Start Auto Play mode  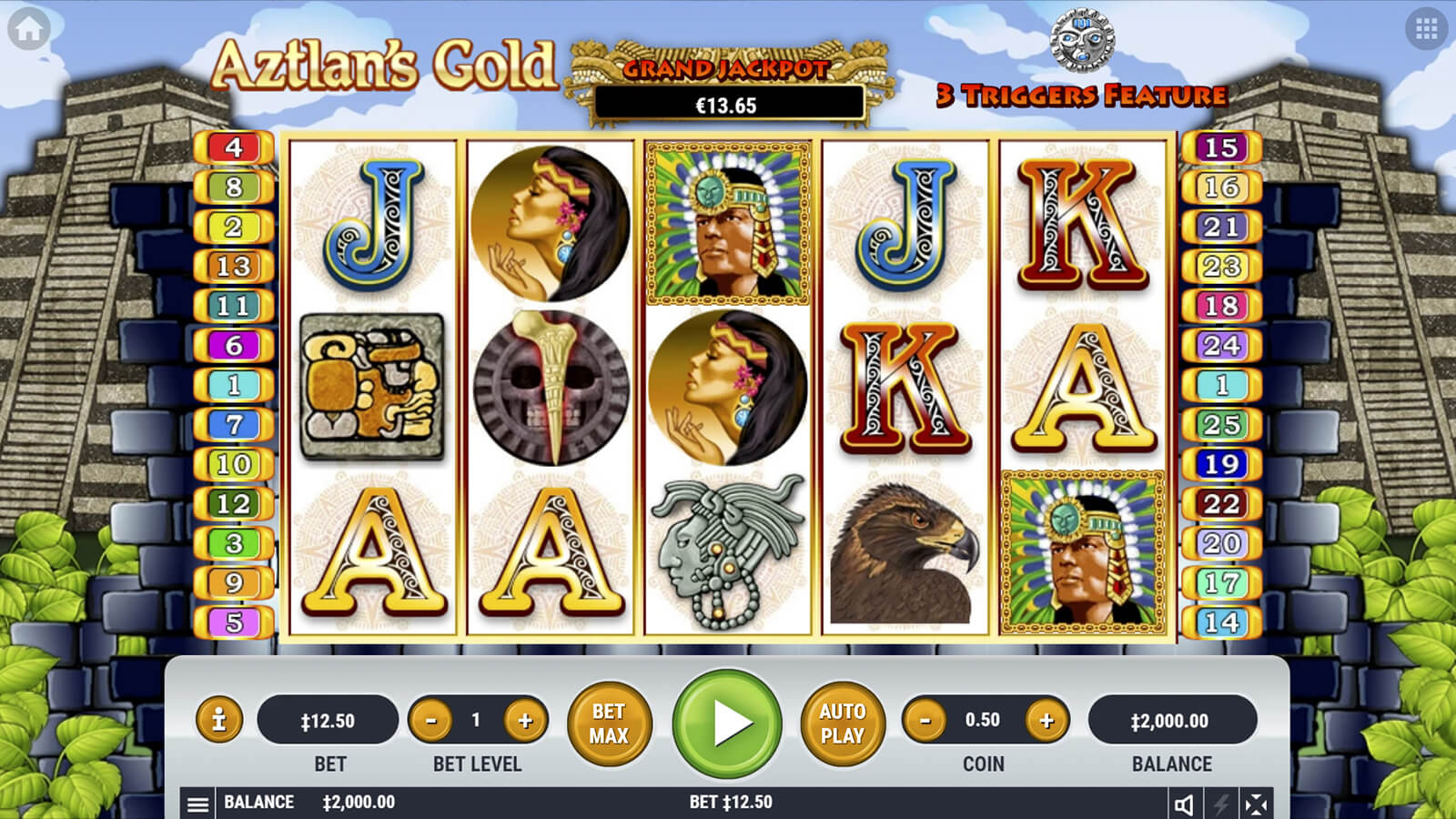[x=842, y=723]
